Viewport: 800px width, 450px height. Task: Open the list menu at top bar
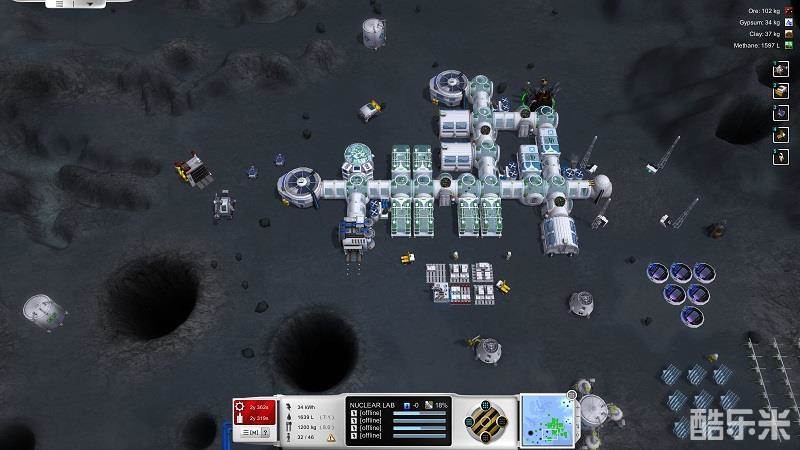pyautogui.click(x=60, y=4)
